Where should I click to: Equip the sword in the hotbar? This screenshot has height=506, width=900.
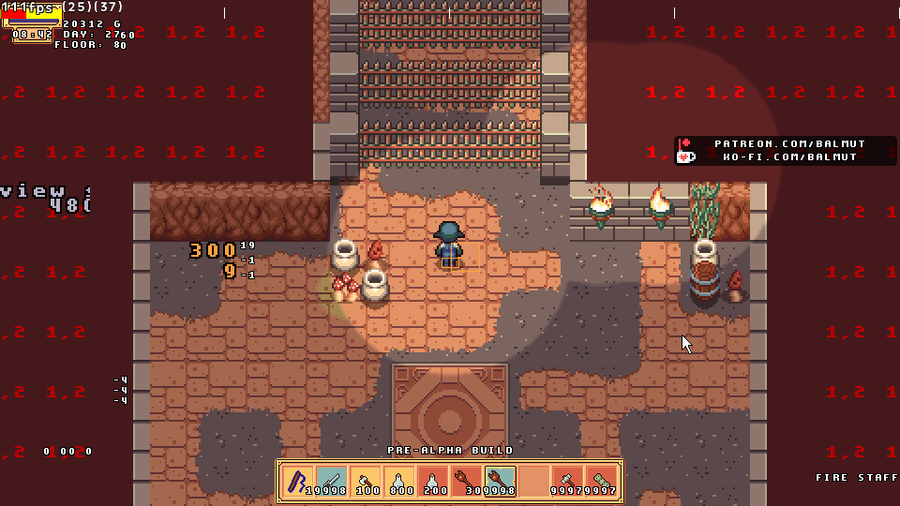point(331,482)
